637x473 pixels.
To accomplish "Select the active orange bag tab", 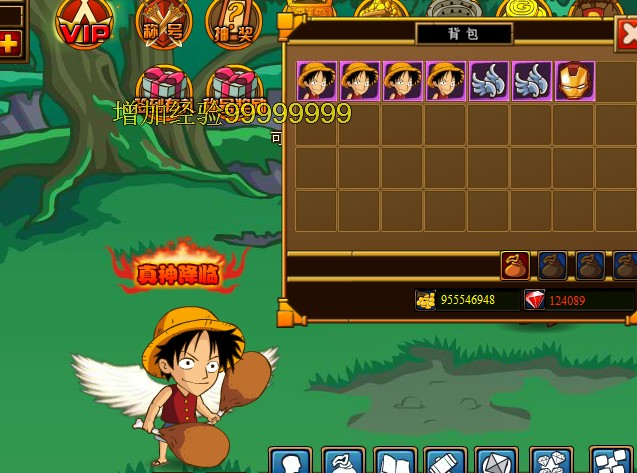I will 514,265.
